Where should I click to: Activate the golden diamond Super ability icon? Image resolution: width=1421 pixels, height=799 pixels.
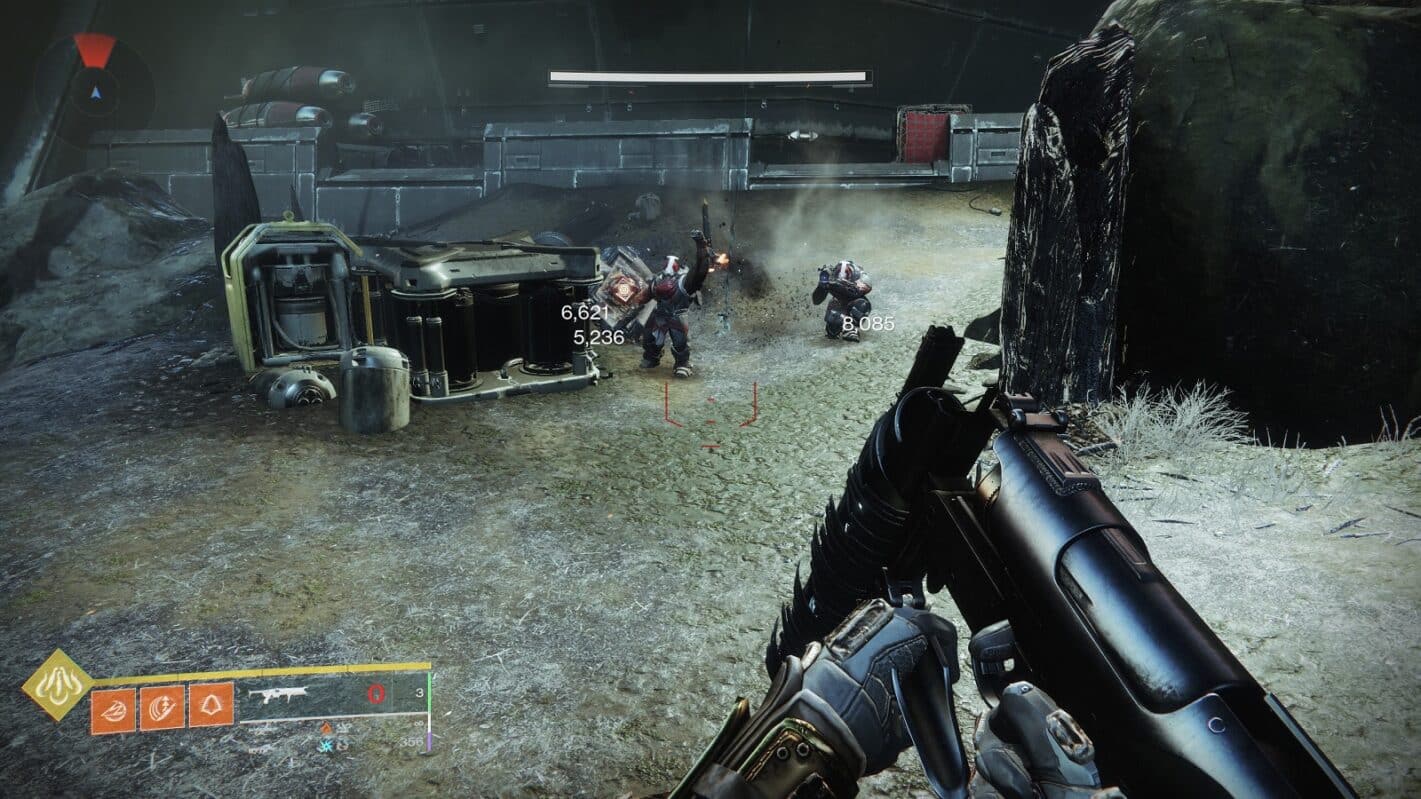(x=58, y=684)
